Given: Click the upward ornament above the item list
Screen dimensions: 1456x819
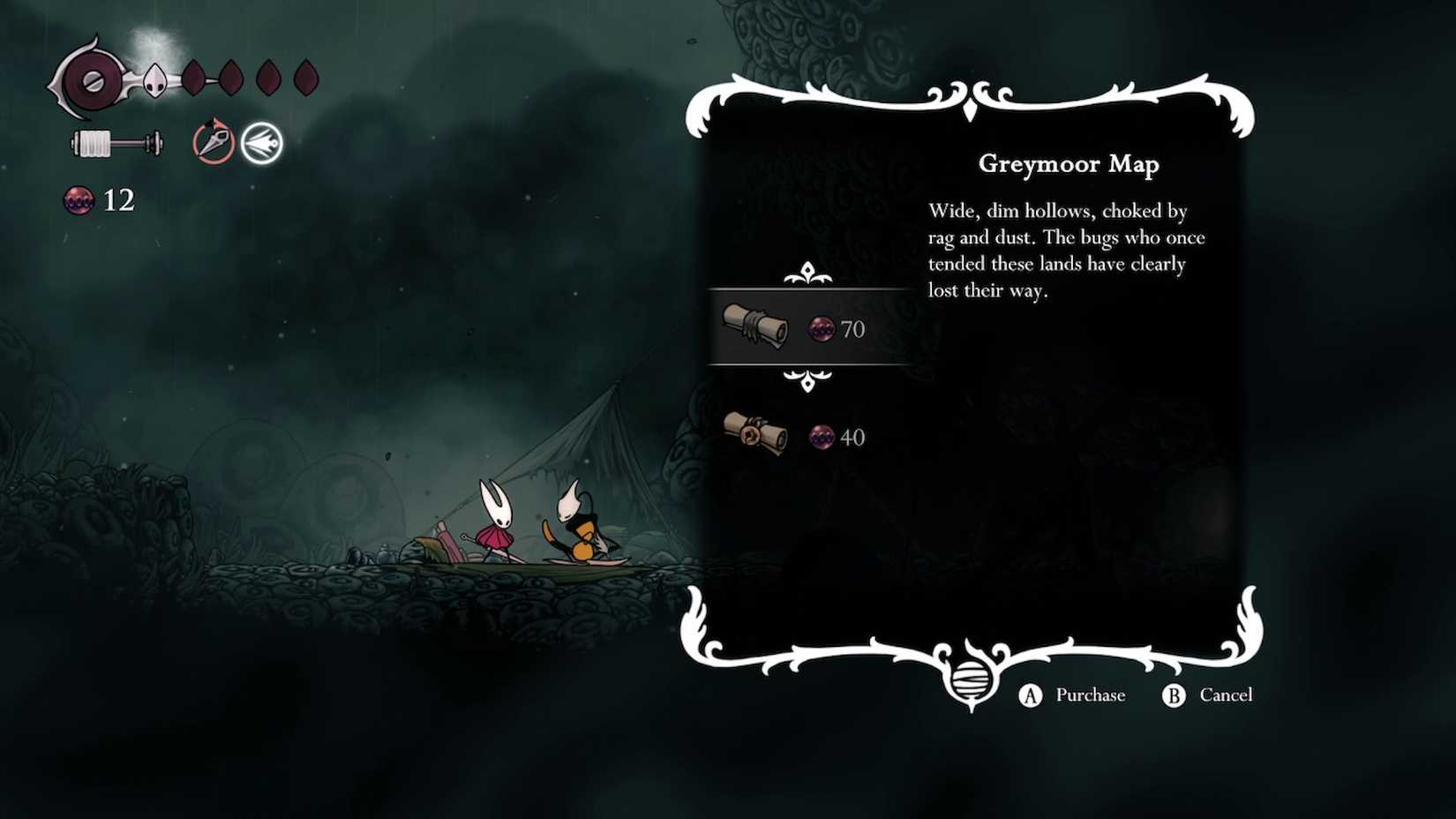Looking at the screenshot, I should coord(808,274).
